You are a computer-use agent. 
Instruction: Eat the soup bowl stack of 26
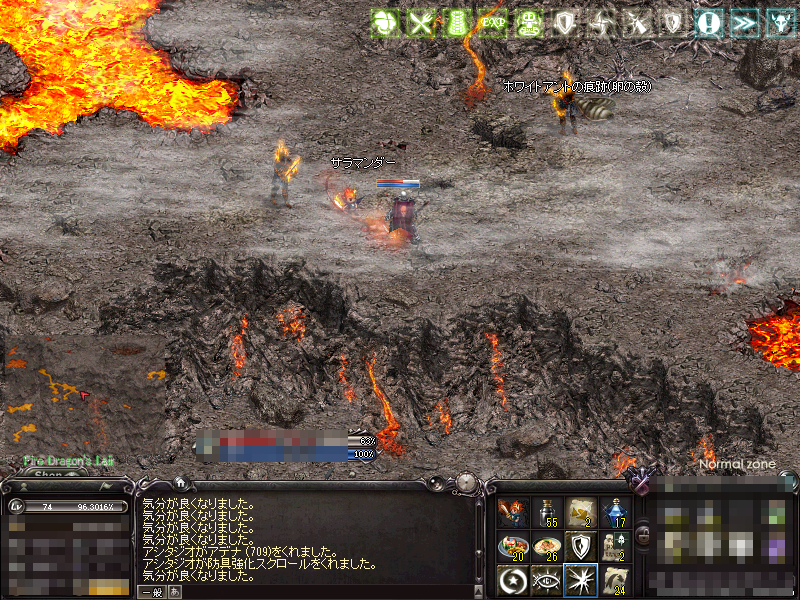[547, 546]
